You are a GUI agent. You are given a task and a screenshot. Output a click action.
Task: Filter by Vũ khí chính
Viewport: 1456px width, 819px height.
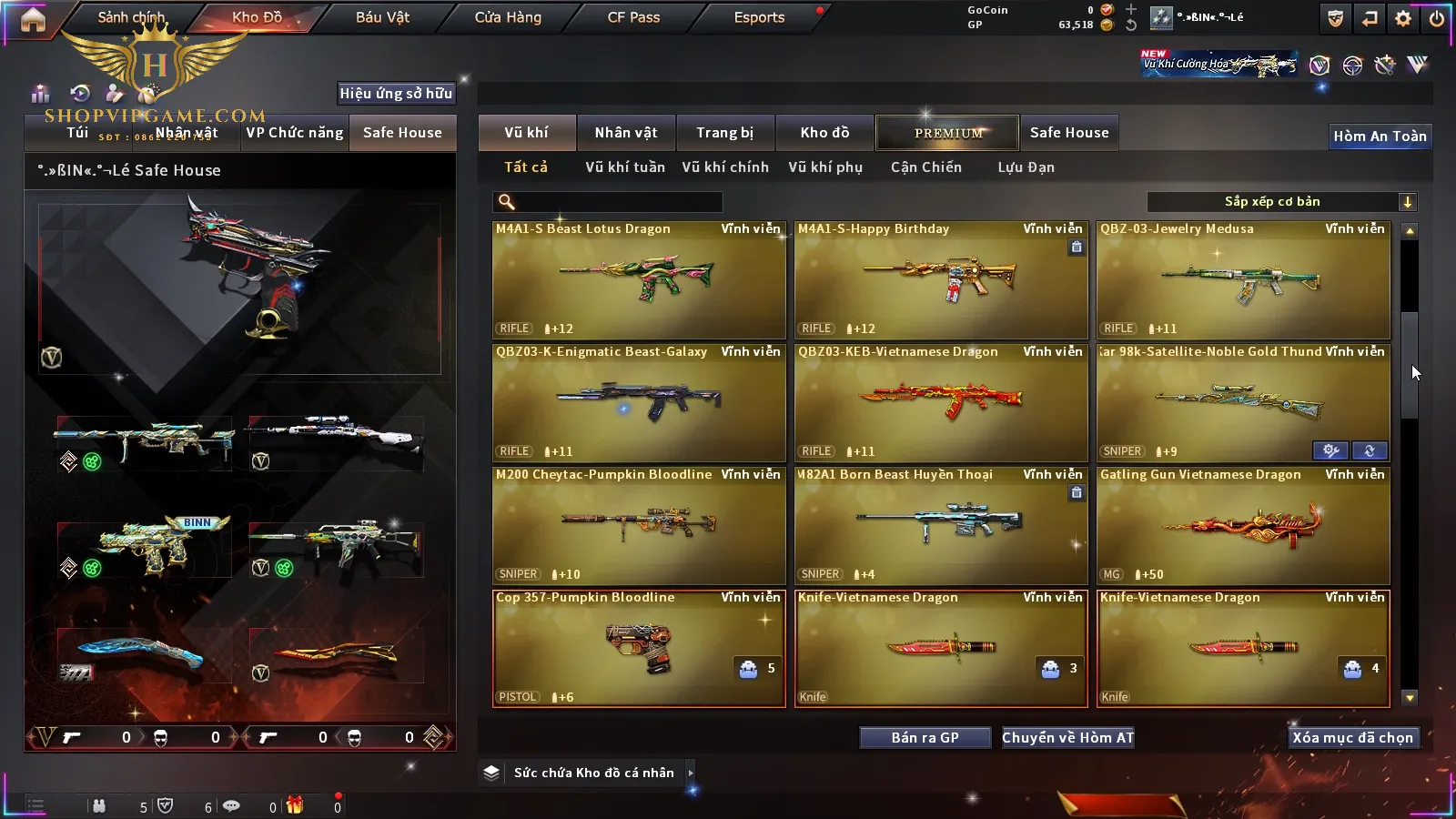pos(725,167)
